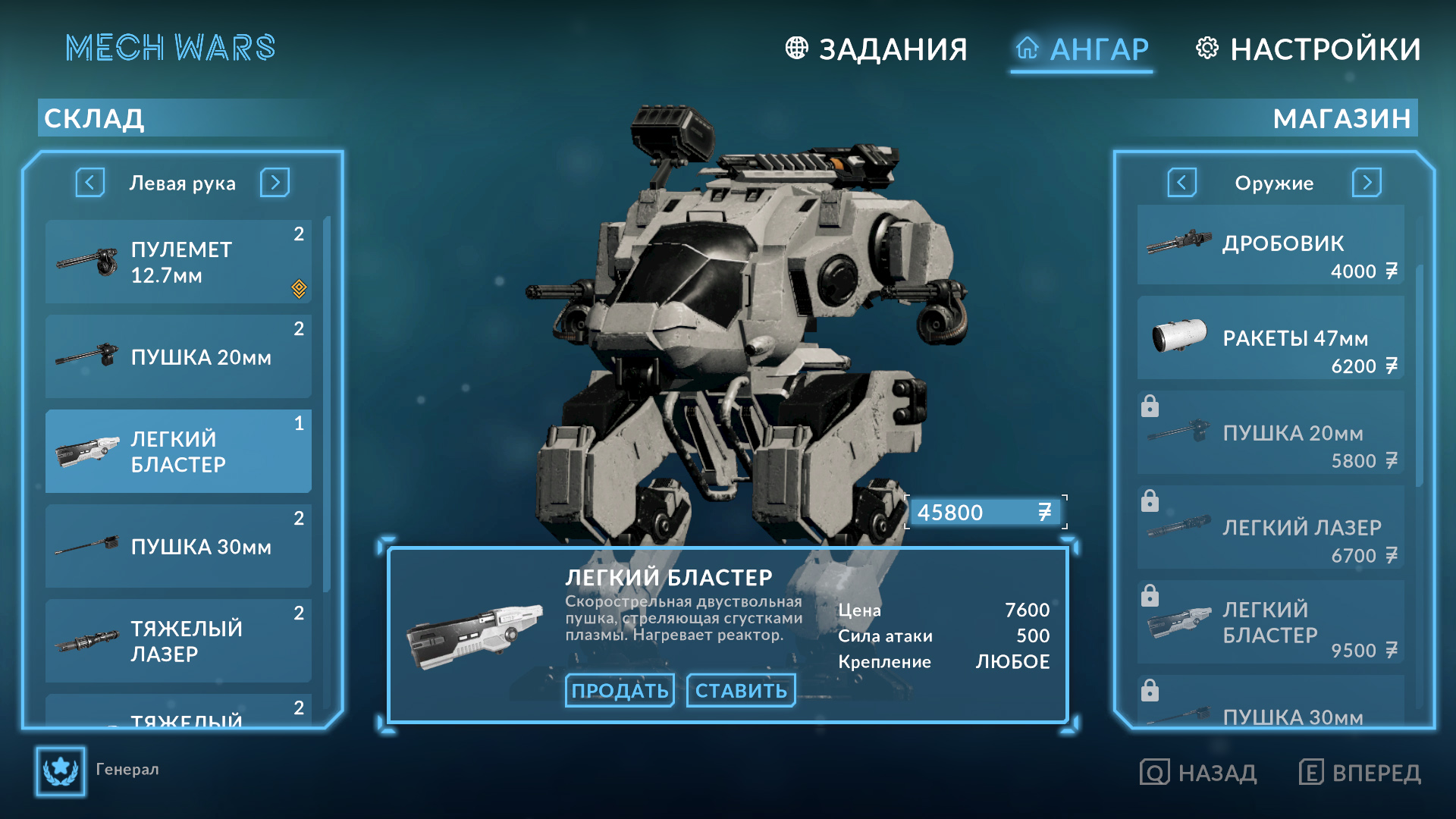Click the home icon next to АНГАР
Image resolution: width=1456 pixels, height=819 pixels.
click(x=1028, y=48)
